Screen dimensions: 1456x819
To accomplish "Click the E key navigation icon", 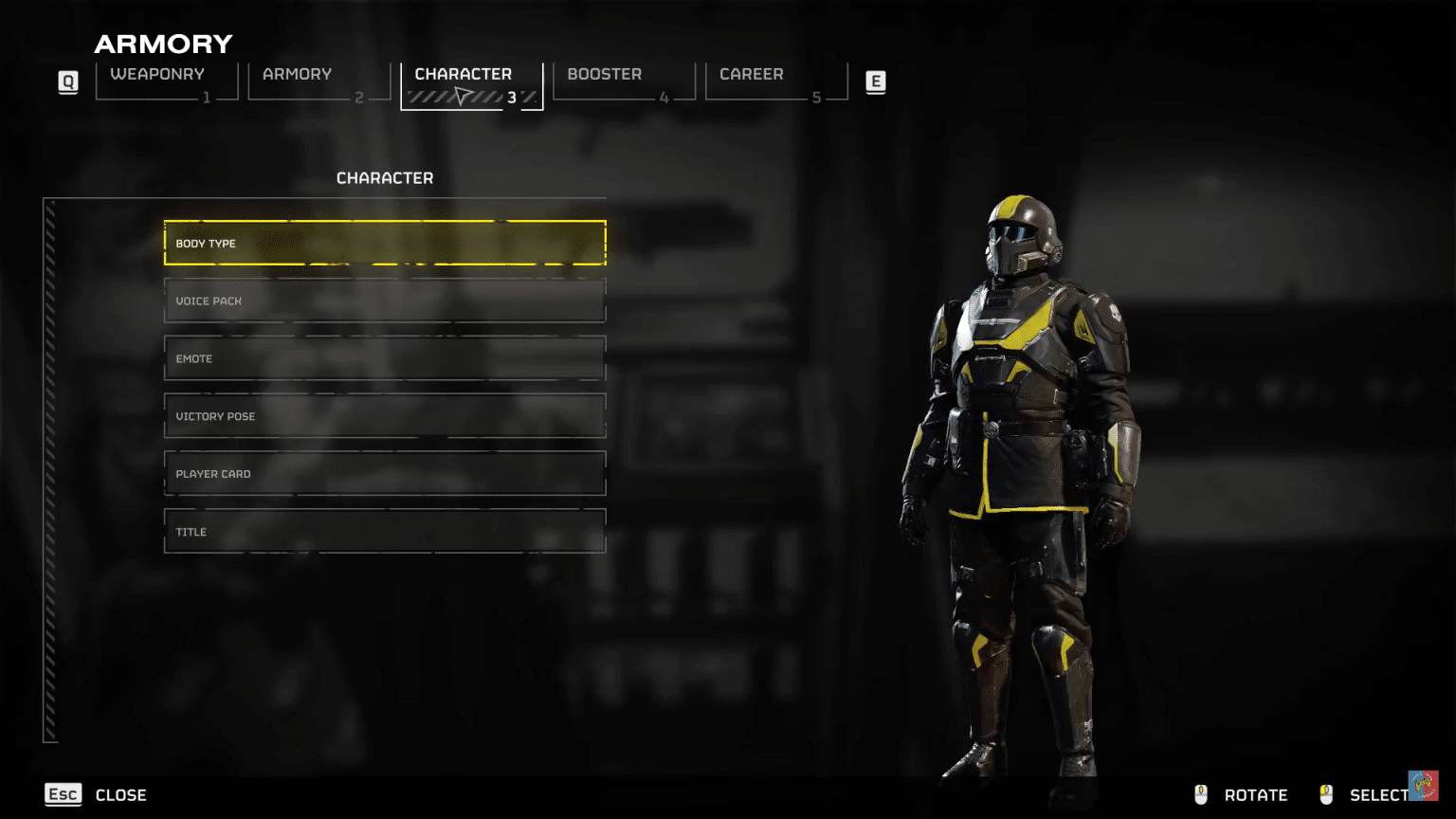I will point(875,82).
